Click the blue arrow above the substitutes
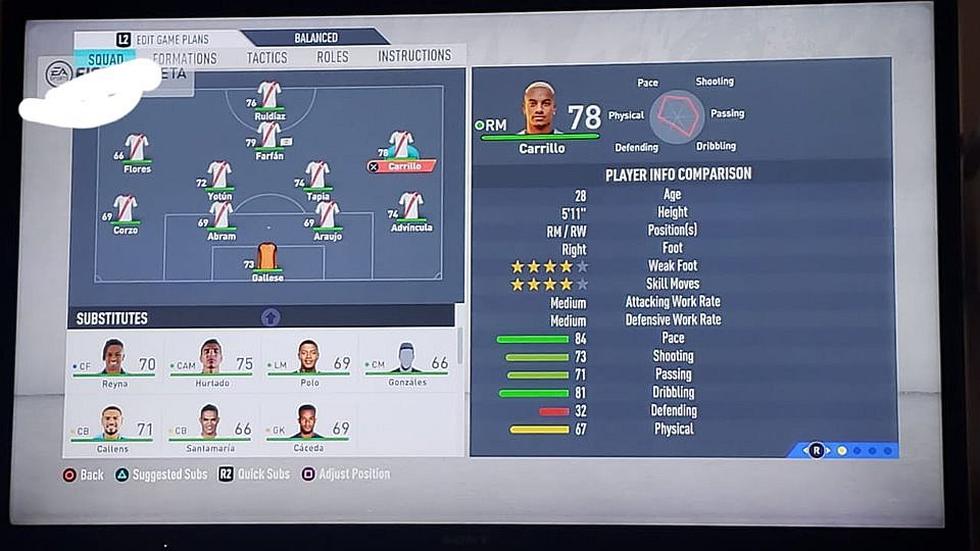 [x=270, y=317]
